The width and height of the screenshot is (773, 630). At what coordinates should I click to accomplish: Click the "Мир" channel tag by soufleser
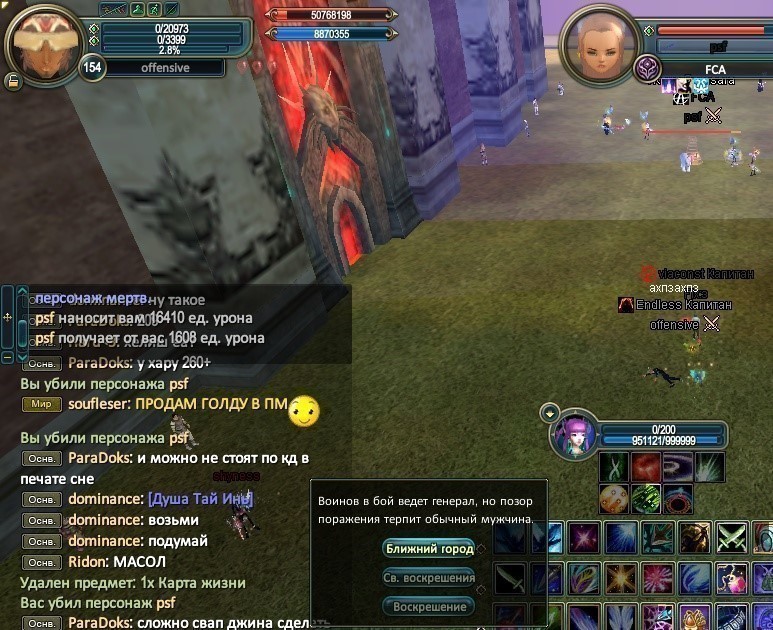point(41,405)
